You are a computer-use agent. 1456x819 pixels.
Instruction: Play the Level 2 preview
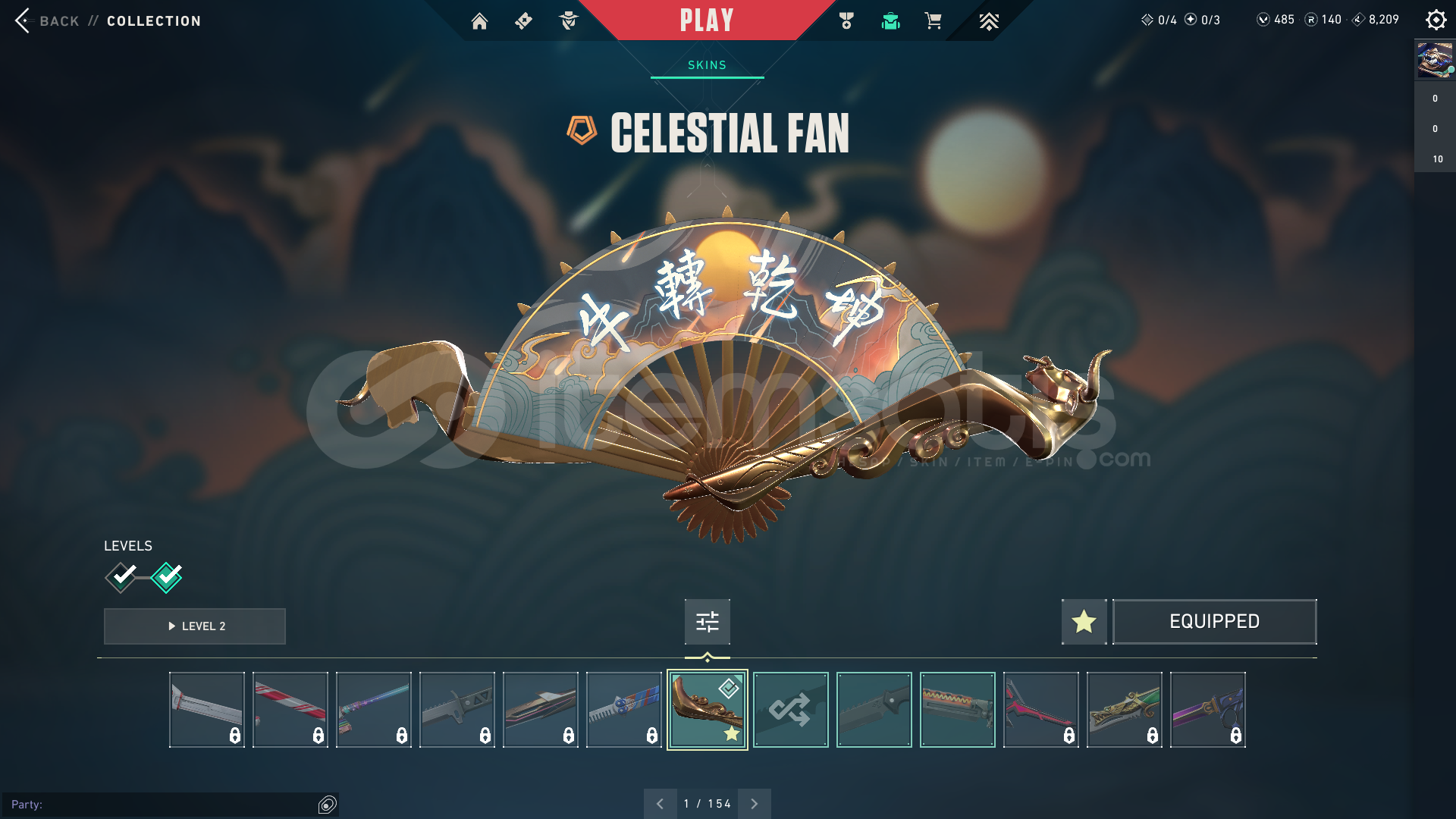pos(195,626)
